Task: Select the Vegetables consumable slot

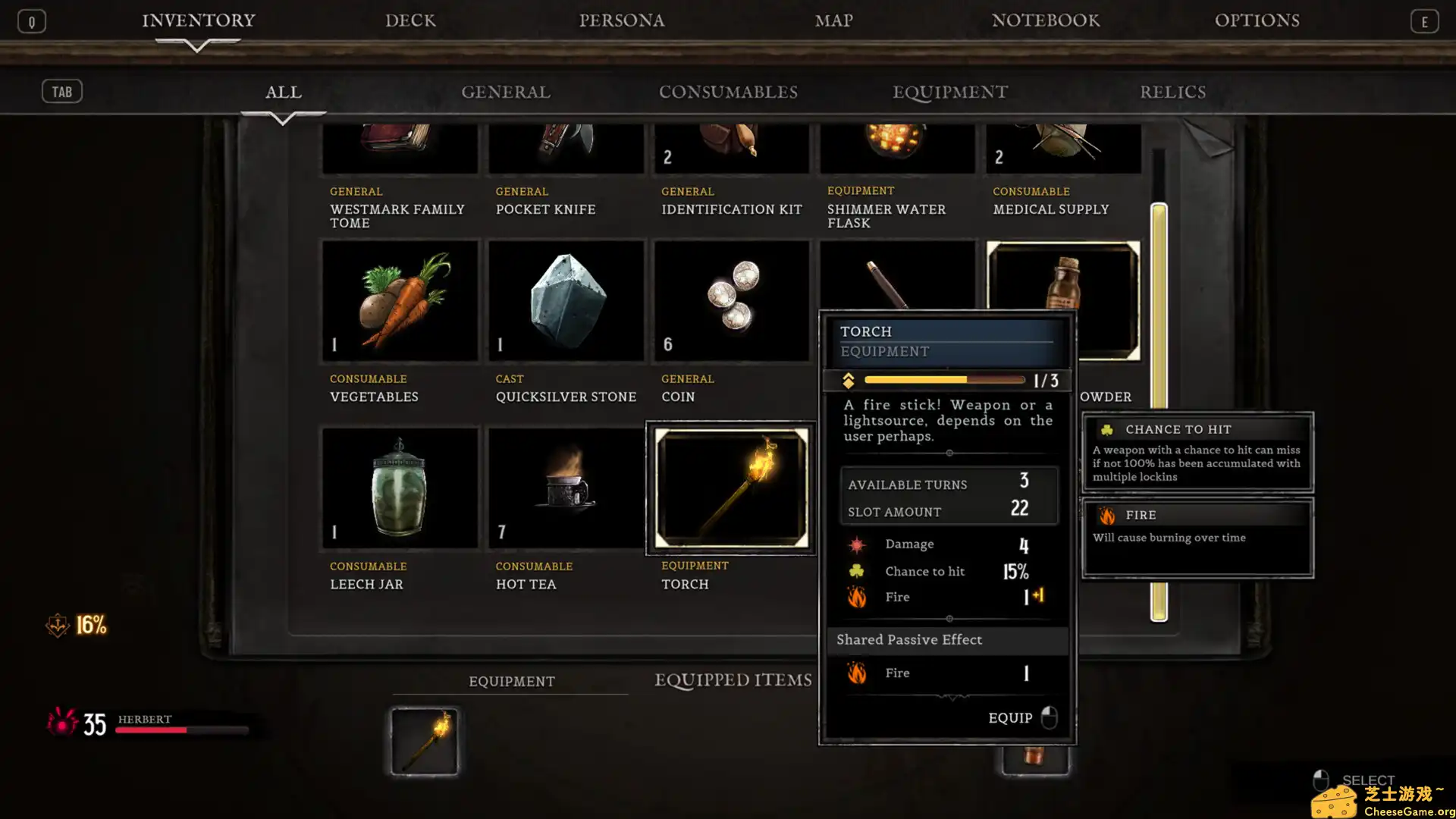Action: pos(400,301)
